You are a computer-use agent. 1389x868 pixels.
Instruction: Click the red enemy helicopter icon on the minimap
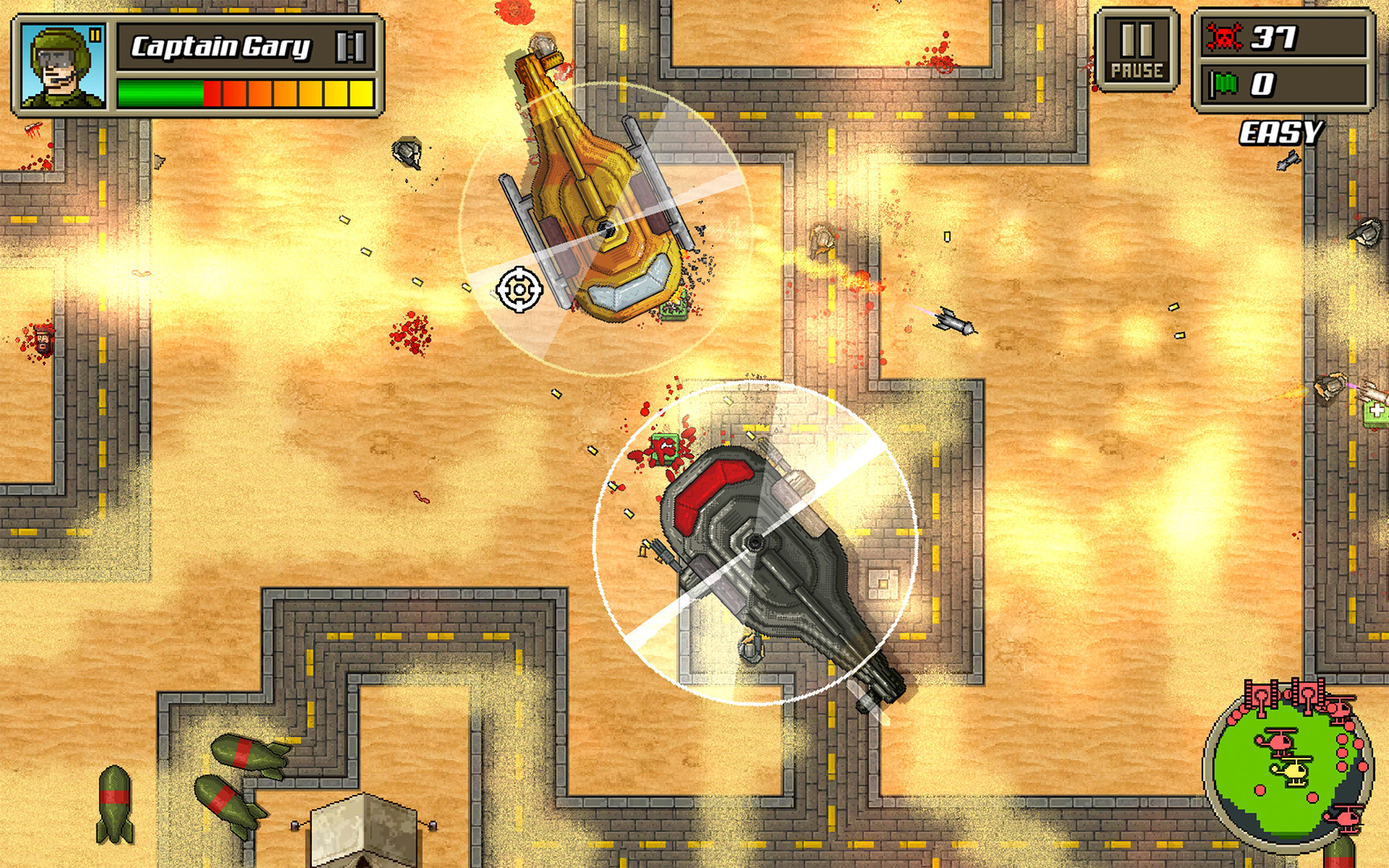pos(1280,739)
